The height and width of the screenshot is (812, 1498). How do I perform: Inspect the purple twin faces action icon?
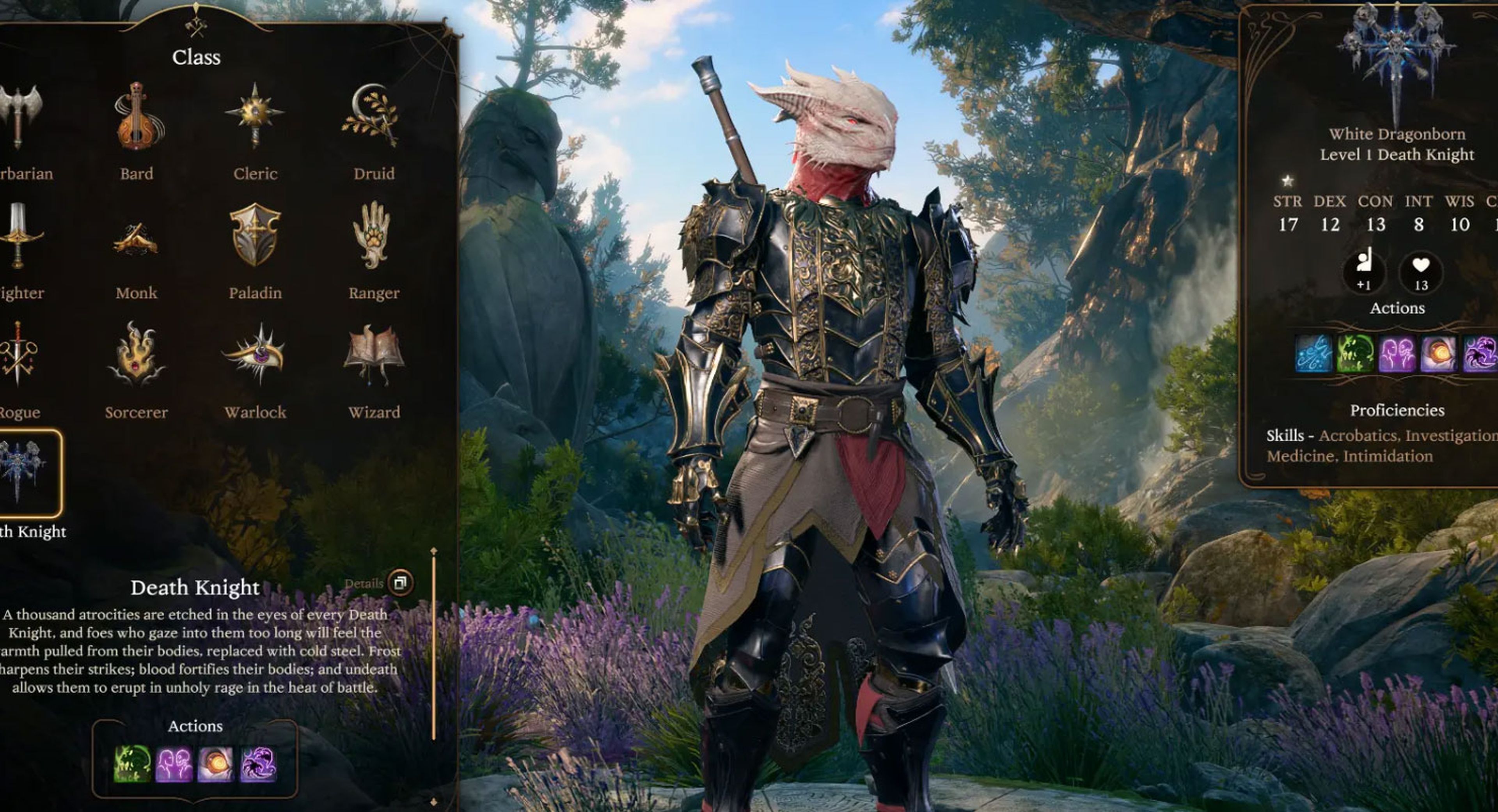tap(174, 764)
